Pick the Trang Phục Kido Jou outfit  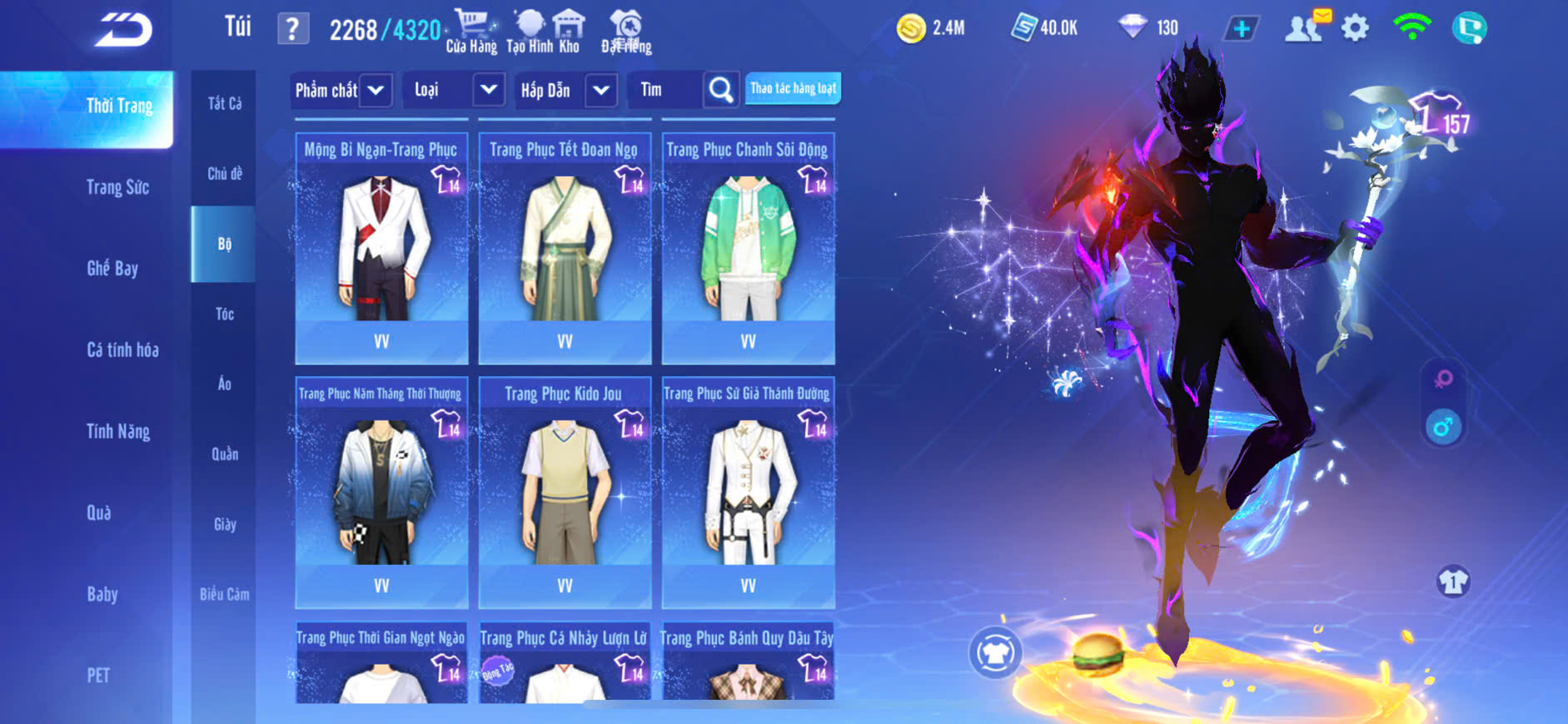click(565, 493)
